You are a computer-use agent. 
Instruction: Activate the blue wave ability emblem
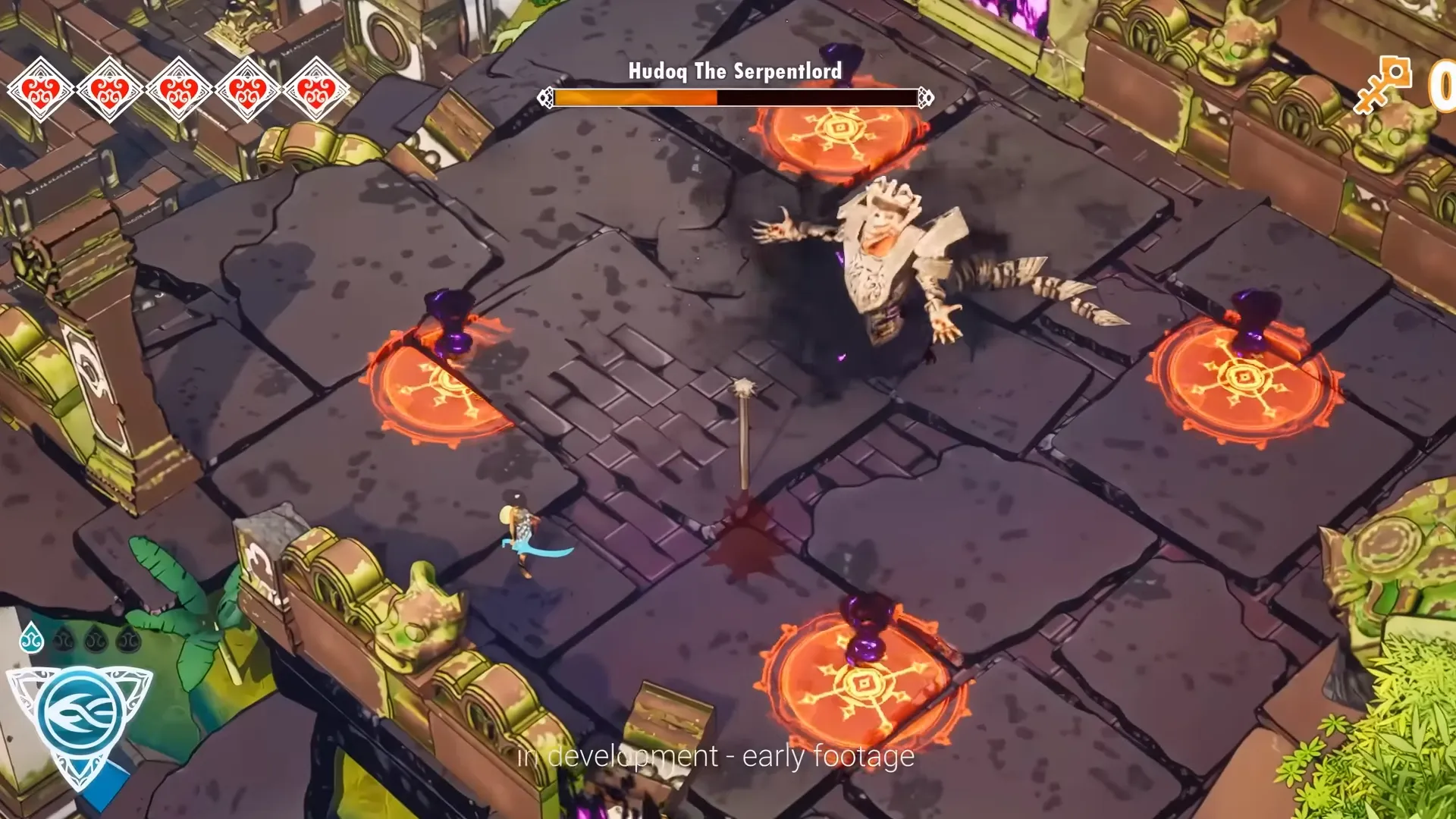pos(80,714)
